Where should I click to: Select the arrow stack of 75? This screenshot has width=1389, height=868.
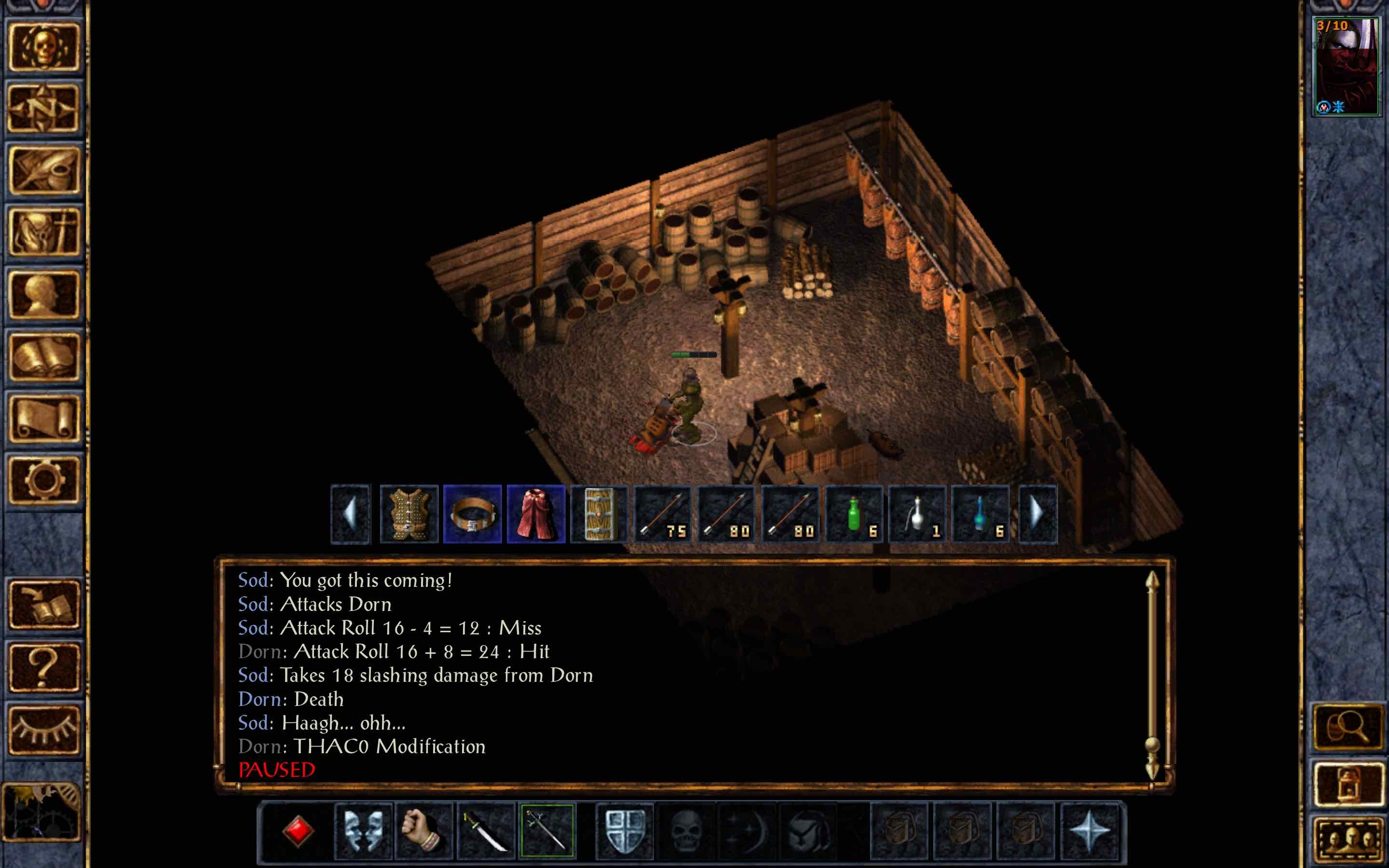click(663, 515)
